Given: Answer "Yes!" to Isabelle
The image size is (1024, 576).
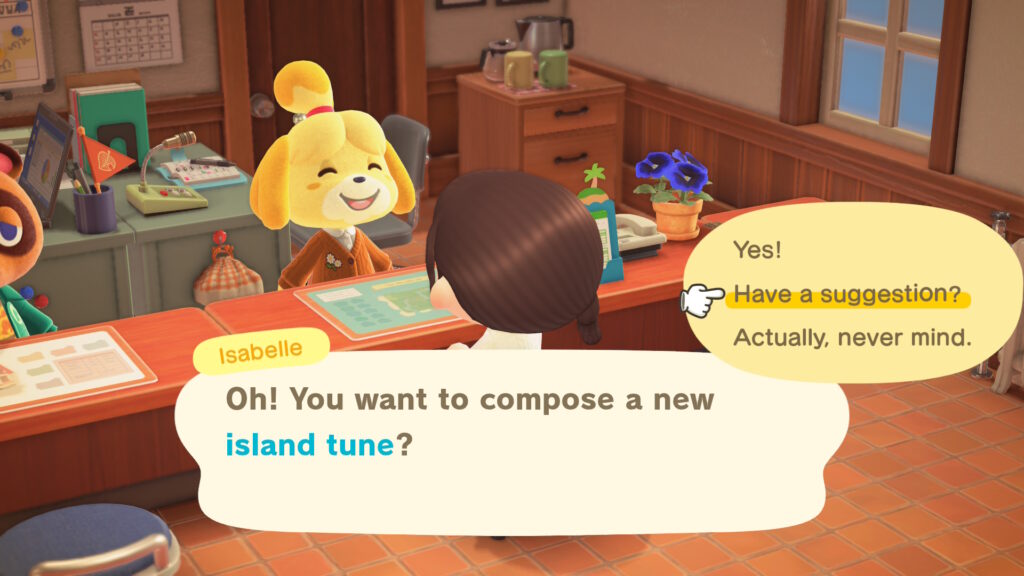Looking at the screenshot, I should [x=757, y=250].
